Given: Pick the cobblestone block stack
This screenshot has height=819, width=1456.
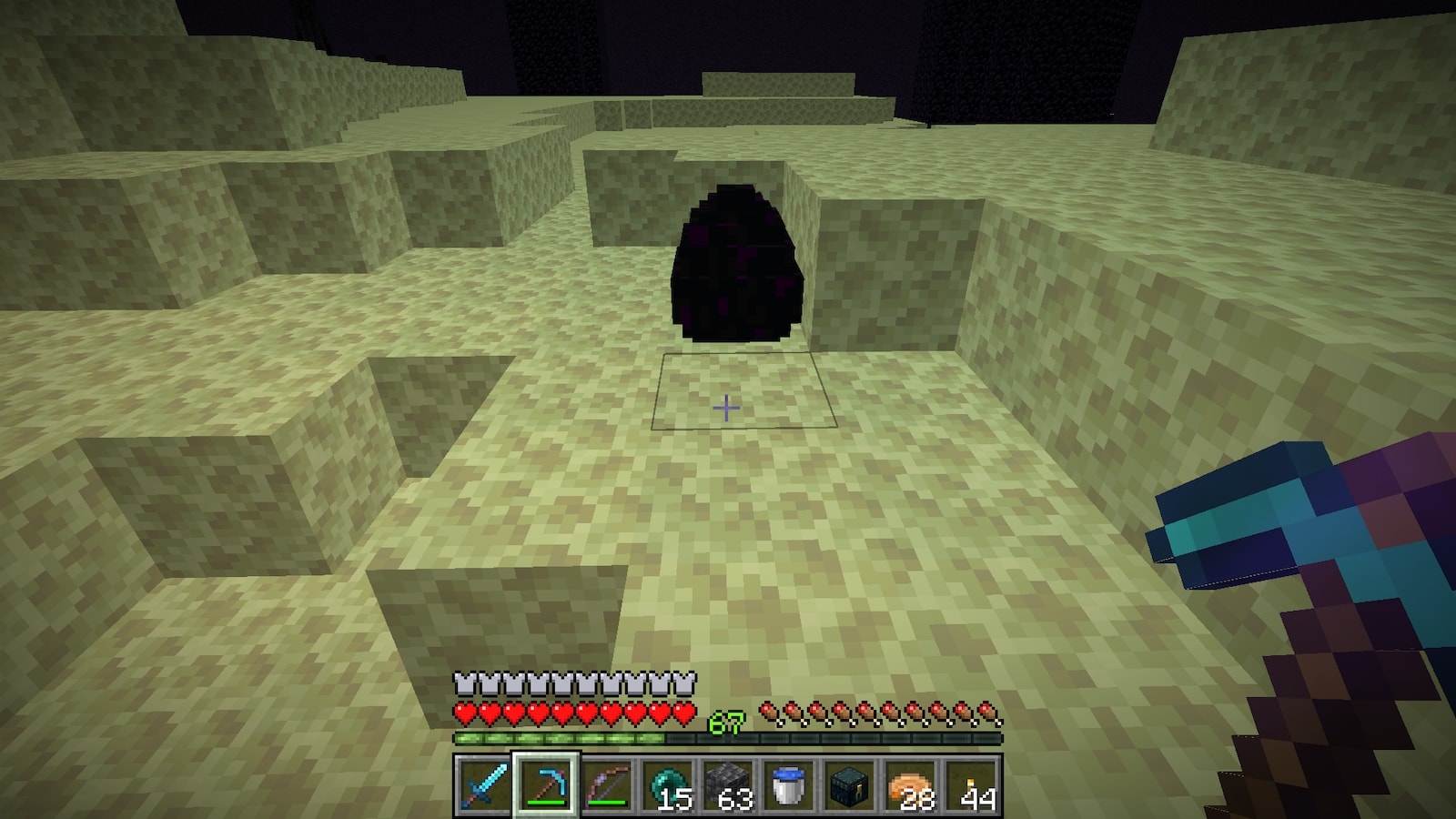Looking at the screenshot, I should pyautogui.click(x=728, y=784).
